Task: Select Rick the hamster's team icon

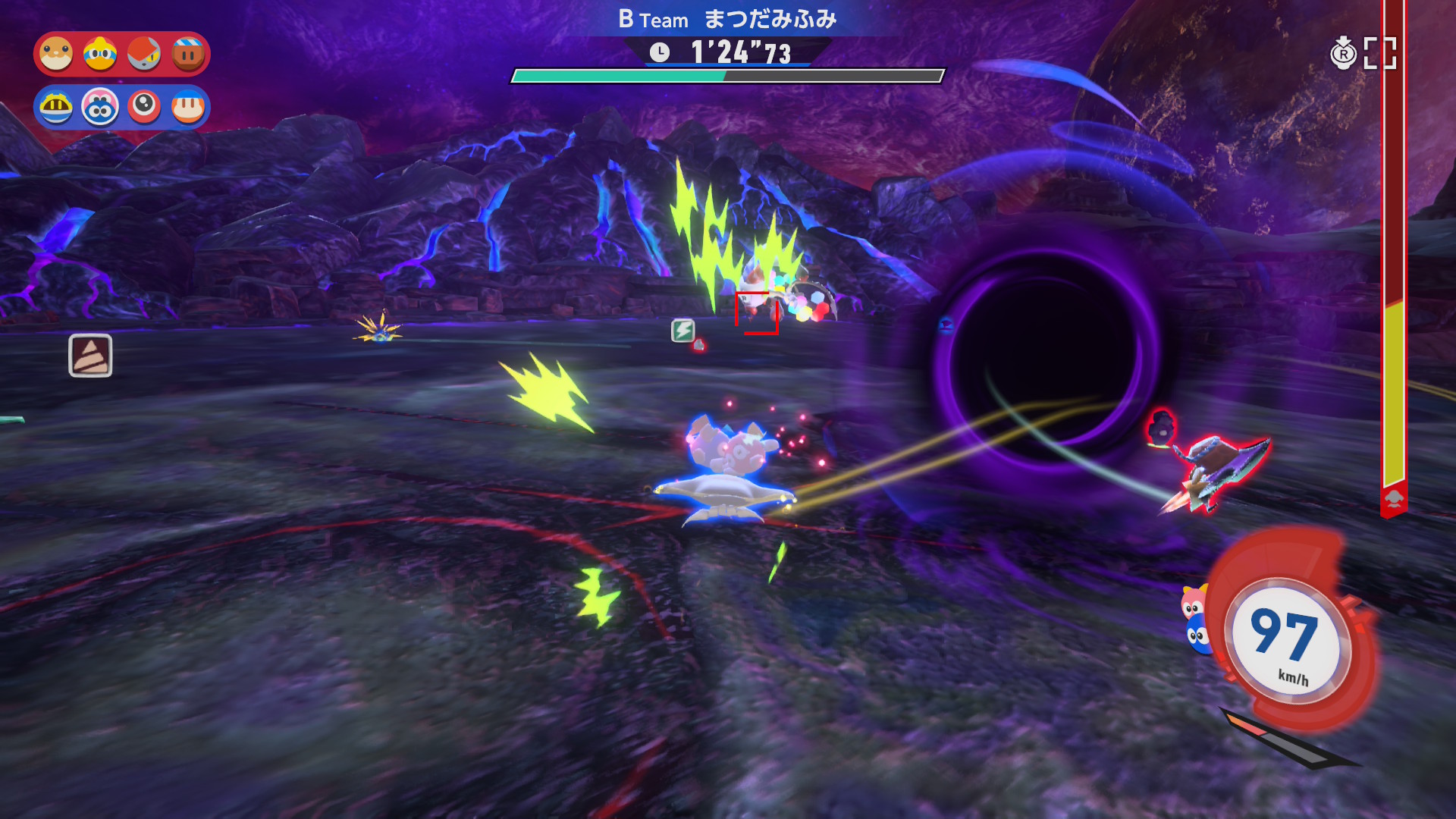Action: point(56,55)
